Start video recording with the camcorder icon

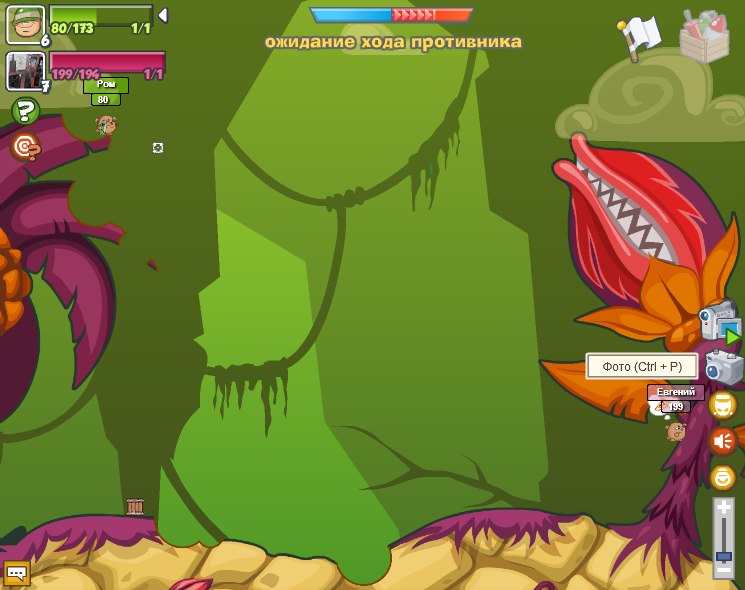click(x=719, y=323)
